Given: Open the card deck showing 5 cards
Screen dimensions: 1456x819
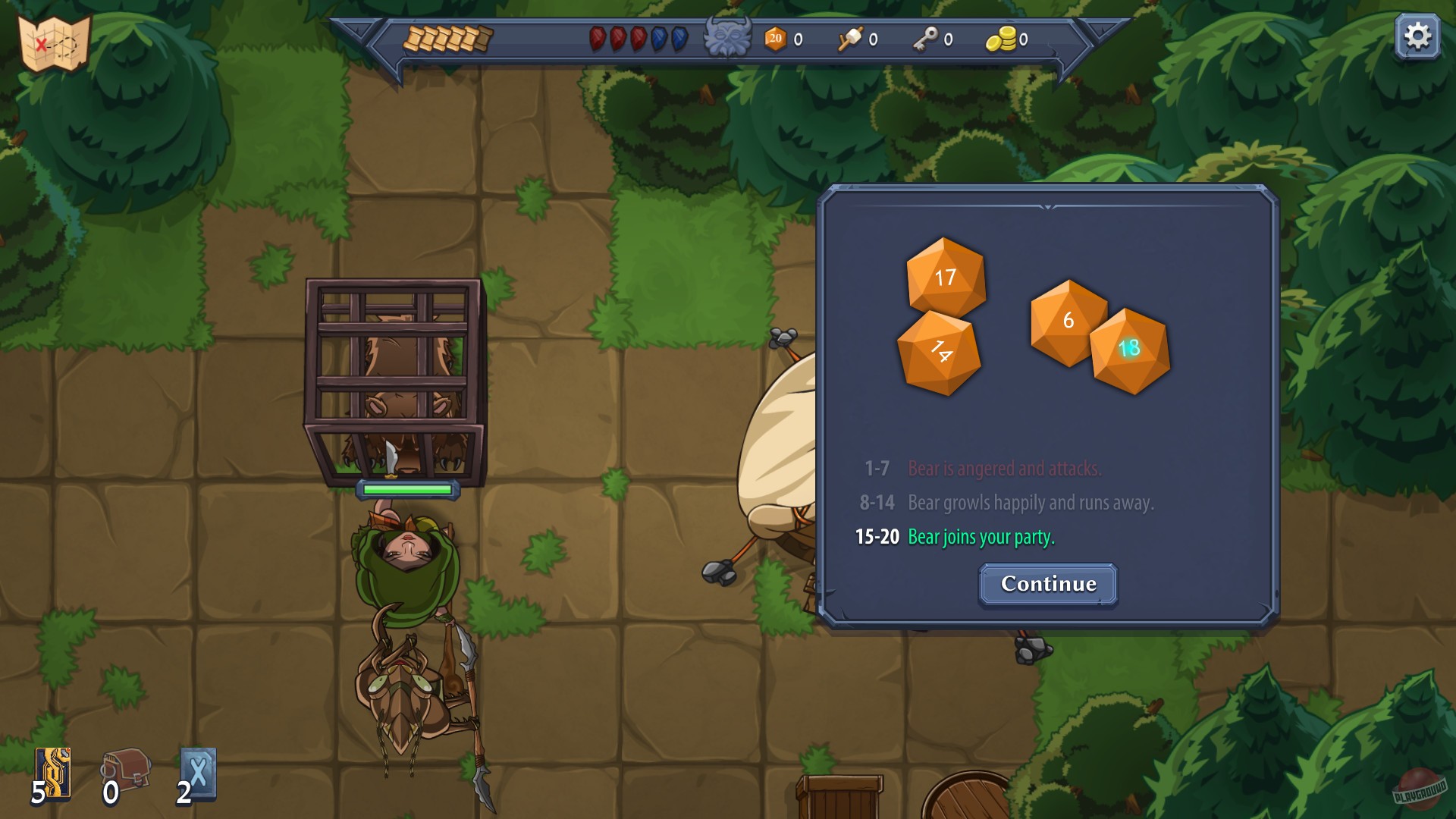Looking at the screenshot, I should [52, 773].
